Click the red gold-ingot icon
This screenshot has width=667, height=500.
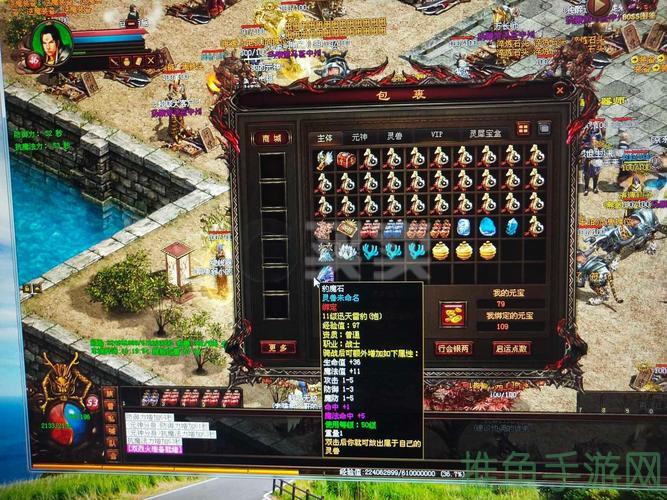[453, 313]
